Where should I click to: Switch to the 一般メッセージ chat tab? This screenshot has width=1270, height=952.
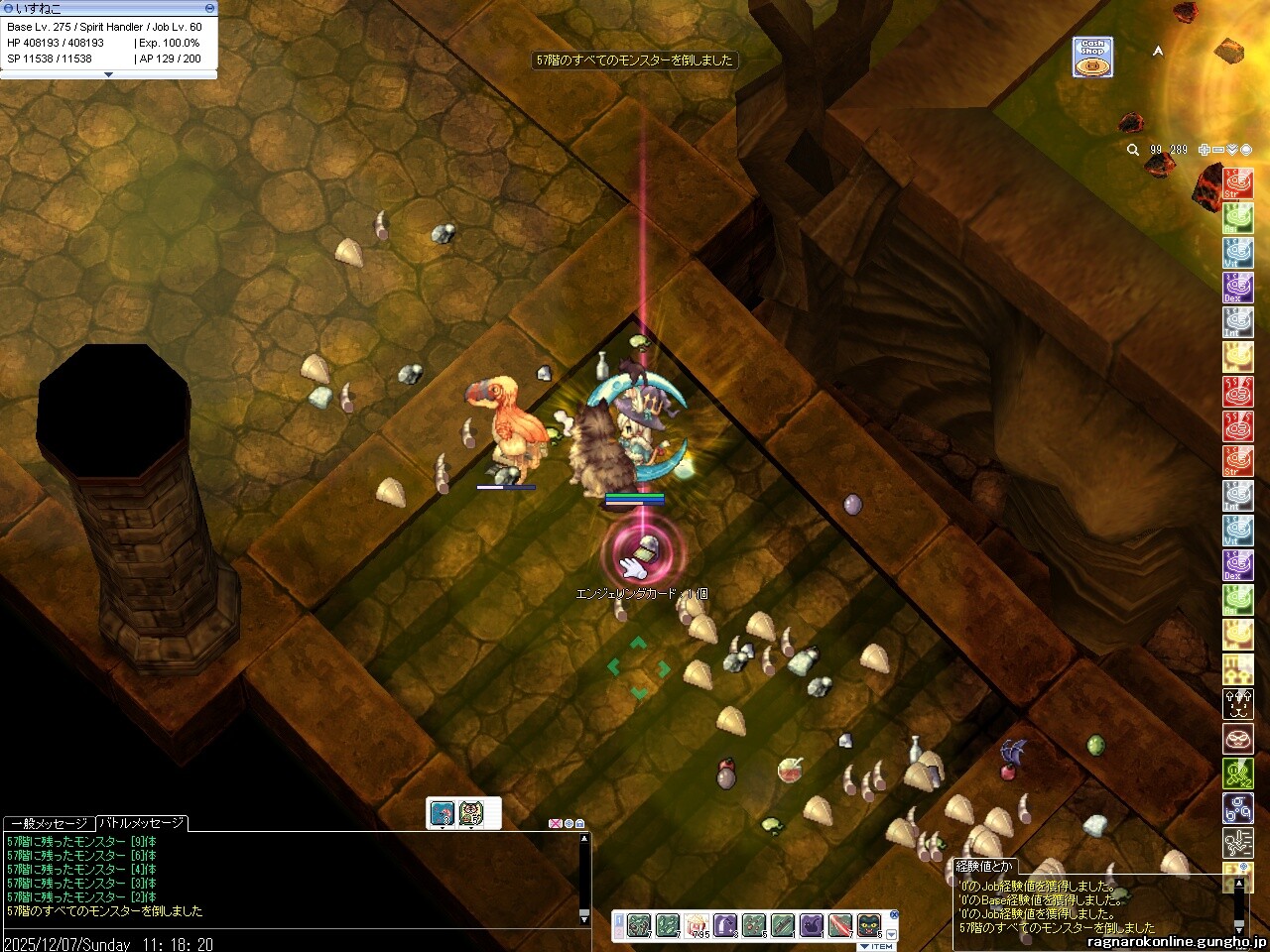[48, 823]
